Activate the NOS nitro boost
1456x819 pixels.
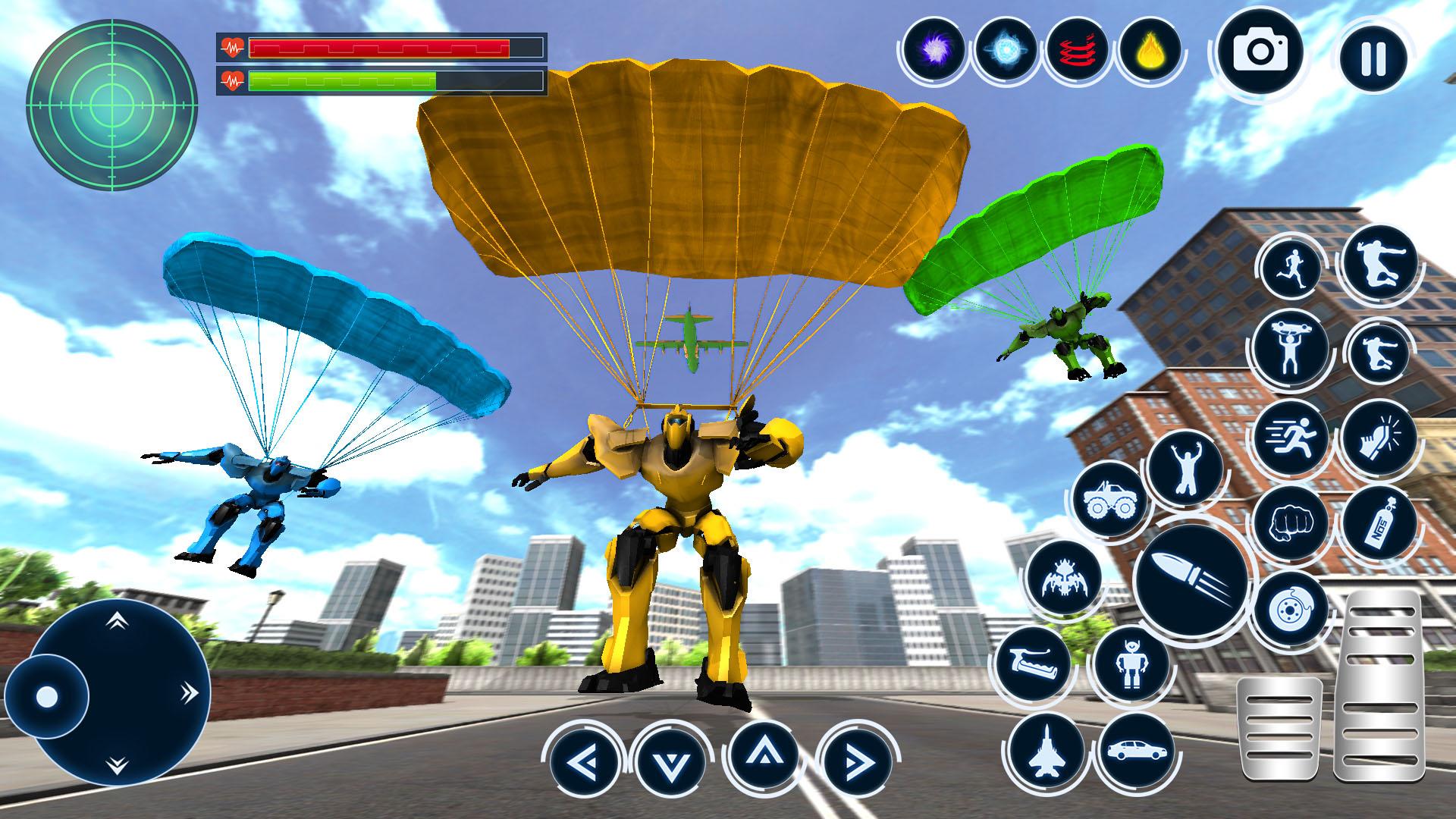tap(1379, 524)
